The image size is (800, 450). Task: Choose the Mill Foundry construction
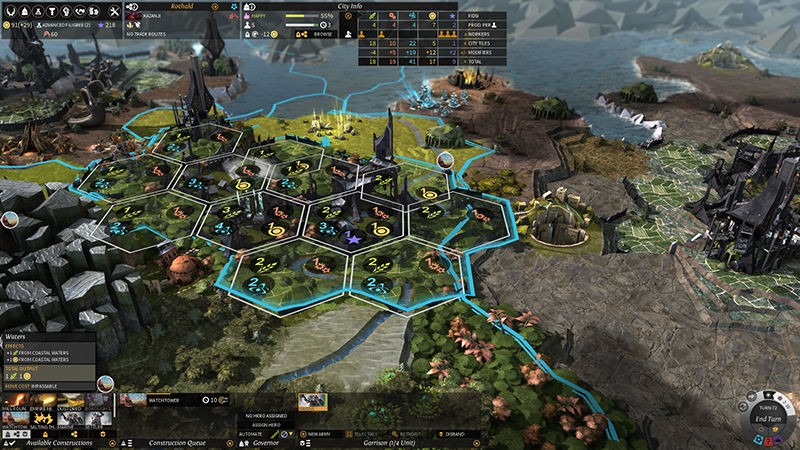coord(14,403)
